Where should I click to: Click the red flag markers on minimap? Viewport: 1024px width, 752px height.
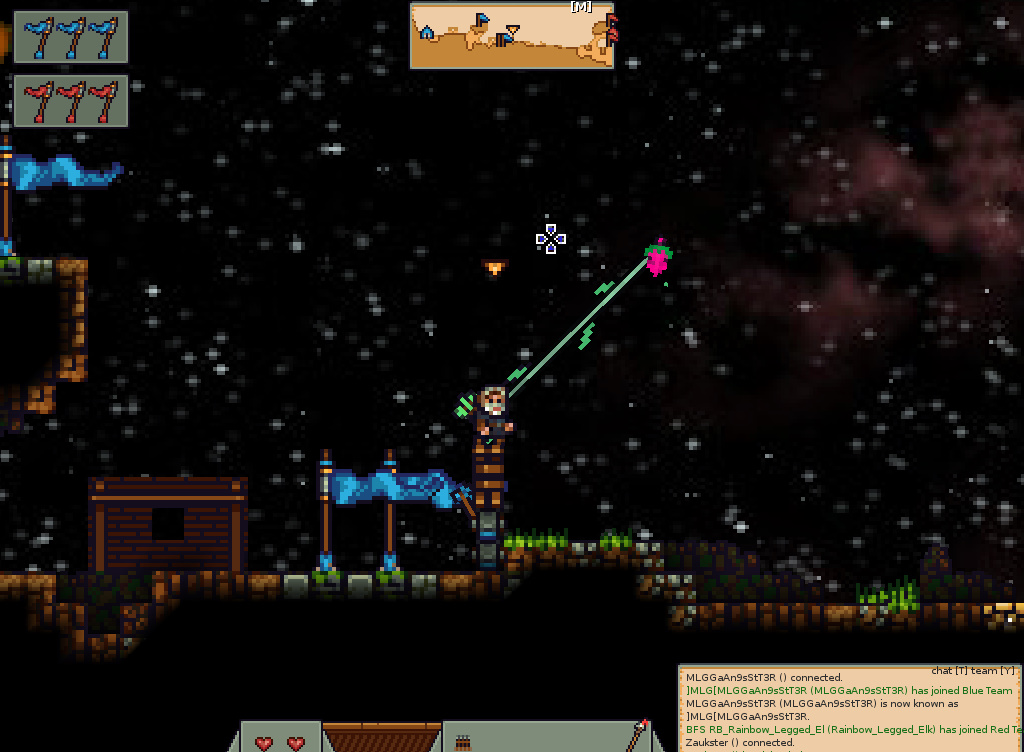pyautogui.click(x=611, y=28)
